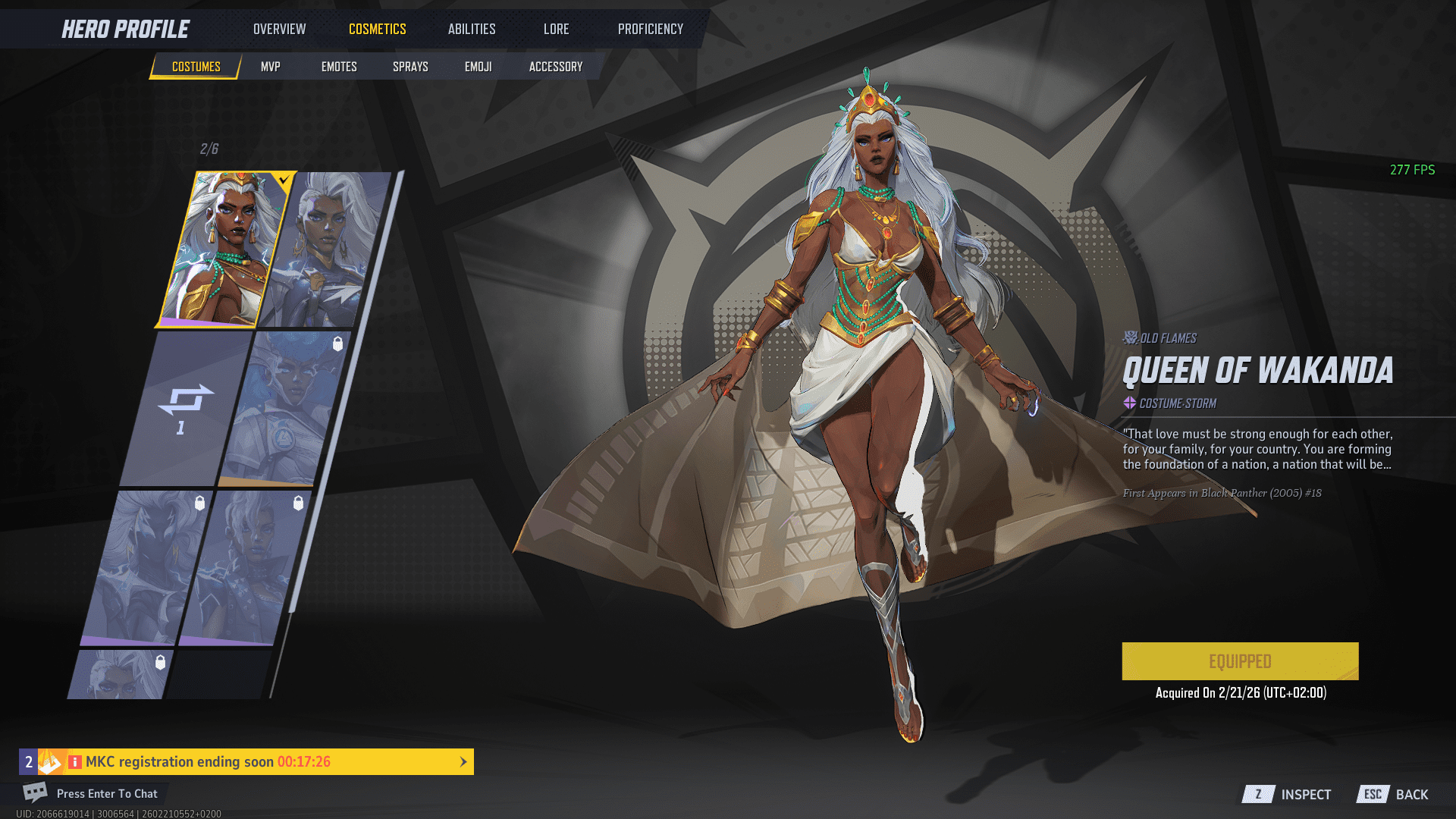The width and height of the screenshot is (1456, 819).
Task: Select the Costumes sub-tab
Action: [196, 67]
